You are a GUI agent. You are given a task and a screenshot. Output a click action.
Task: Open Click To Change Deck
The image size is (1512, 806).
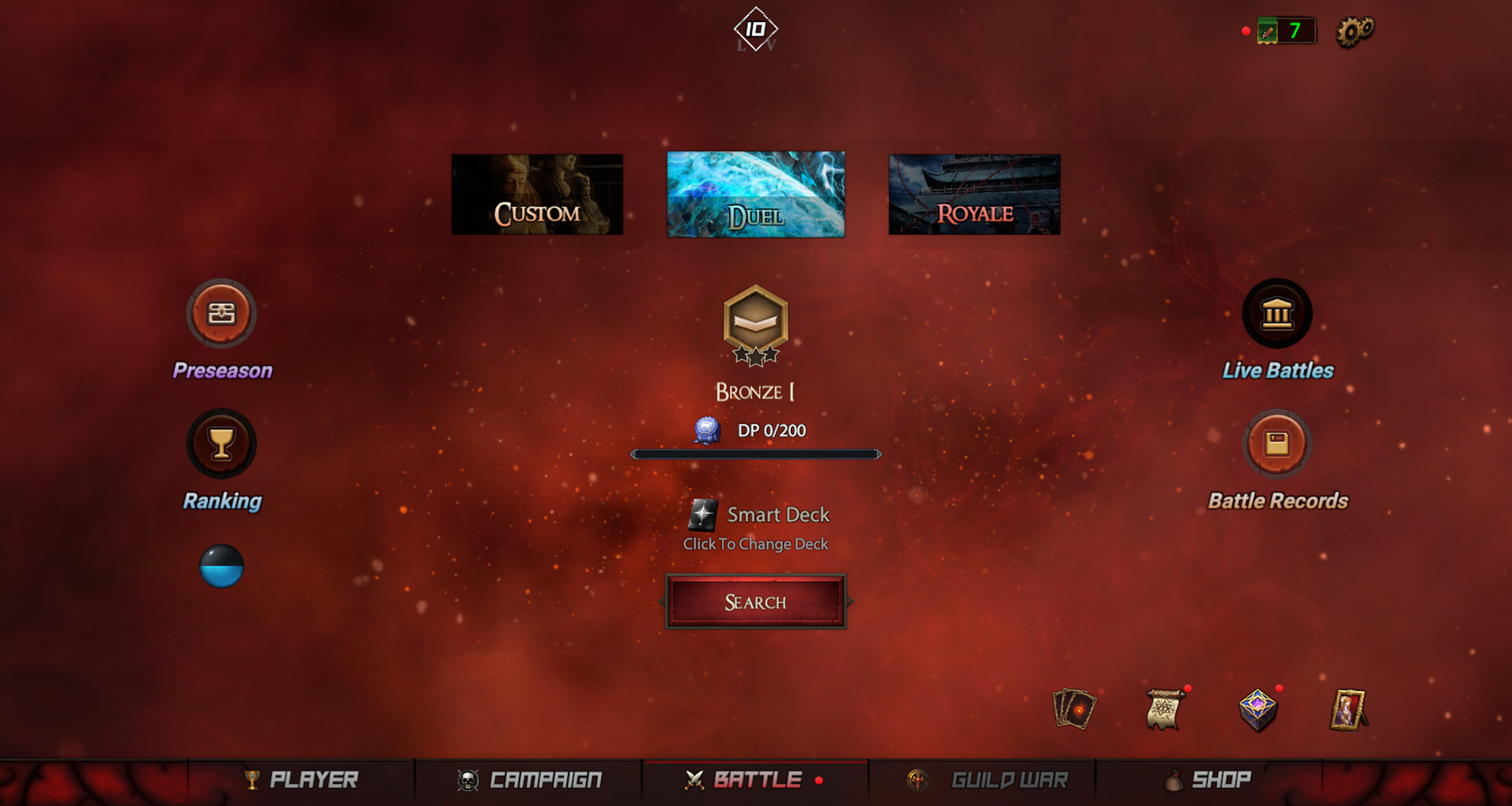point(755,543)
